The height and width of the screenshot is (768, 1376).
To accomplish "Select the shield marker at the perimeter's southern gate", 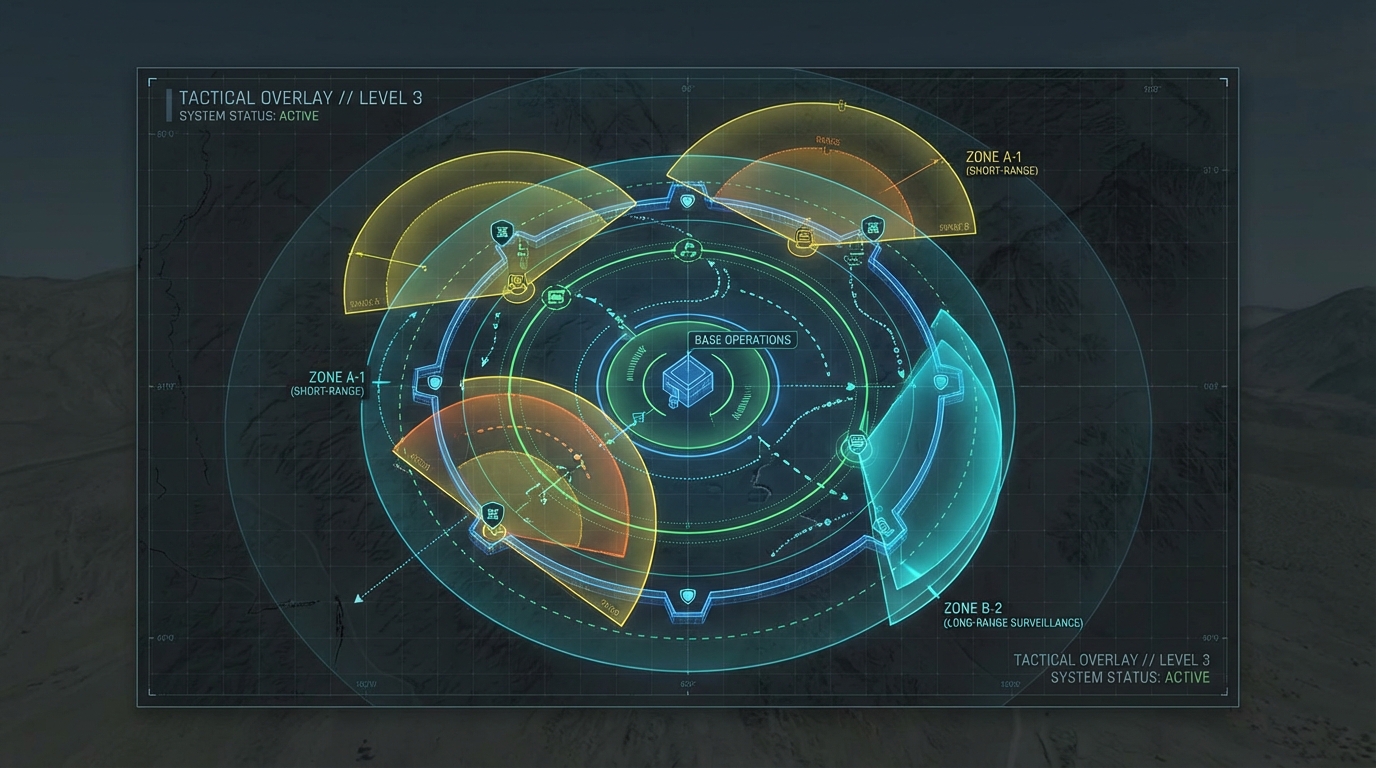I will [x=687, y=597].
